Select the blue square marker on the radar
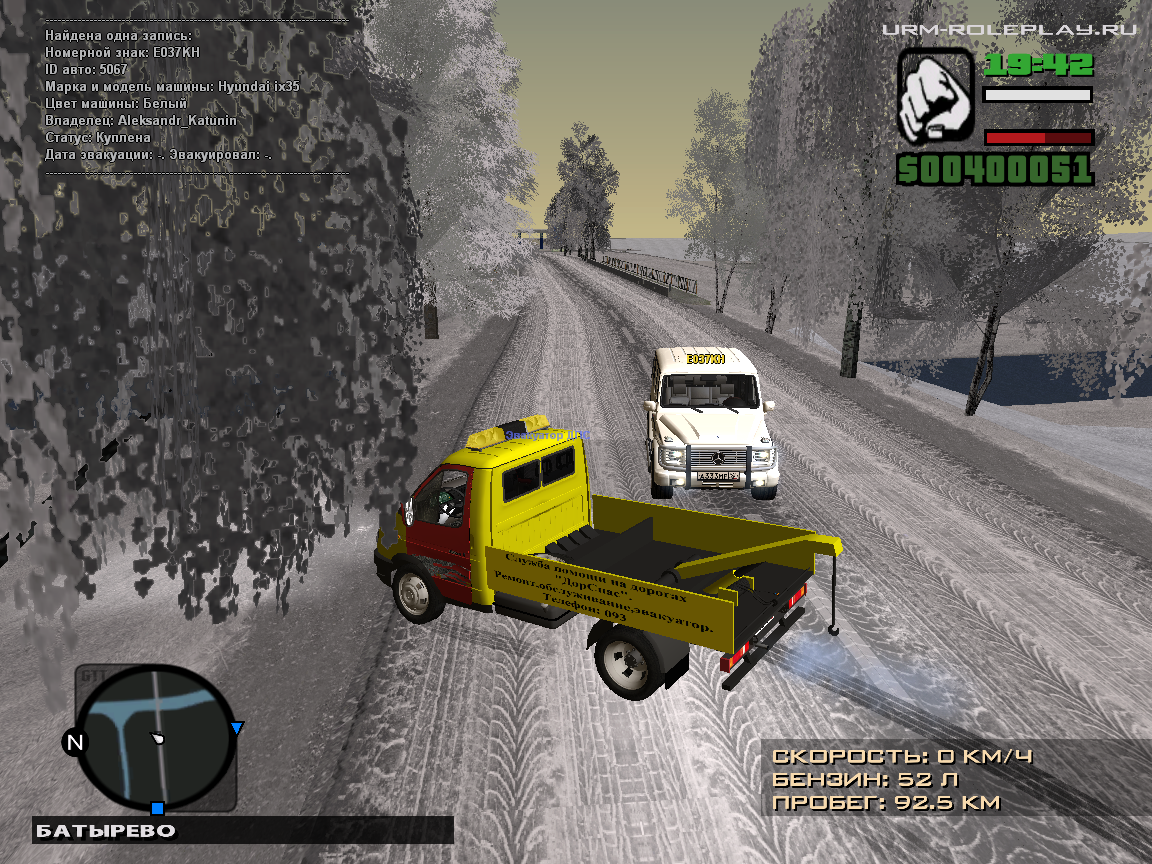This screenshot has width=1152, height=864. click(x=157, y=807)
